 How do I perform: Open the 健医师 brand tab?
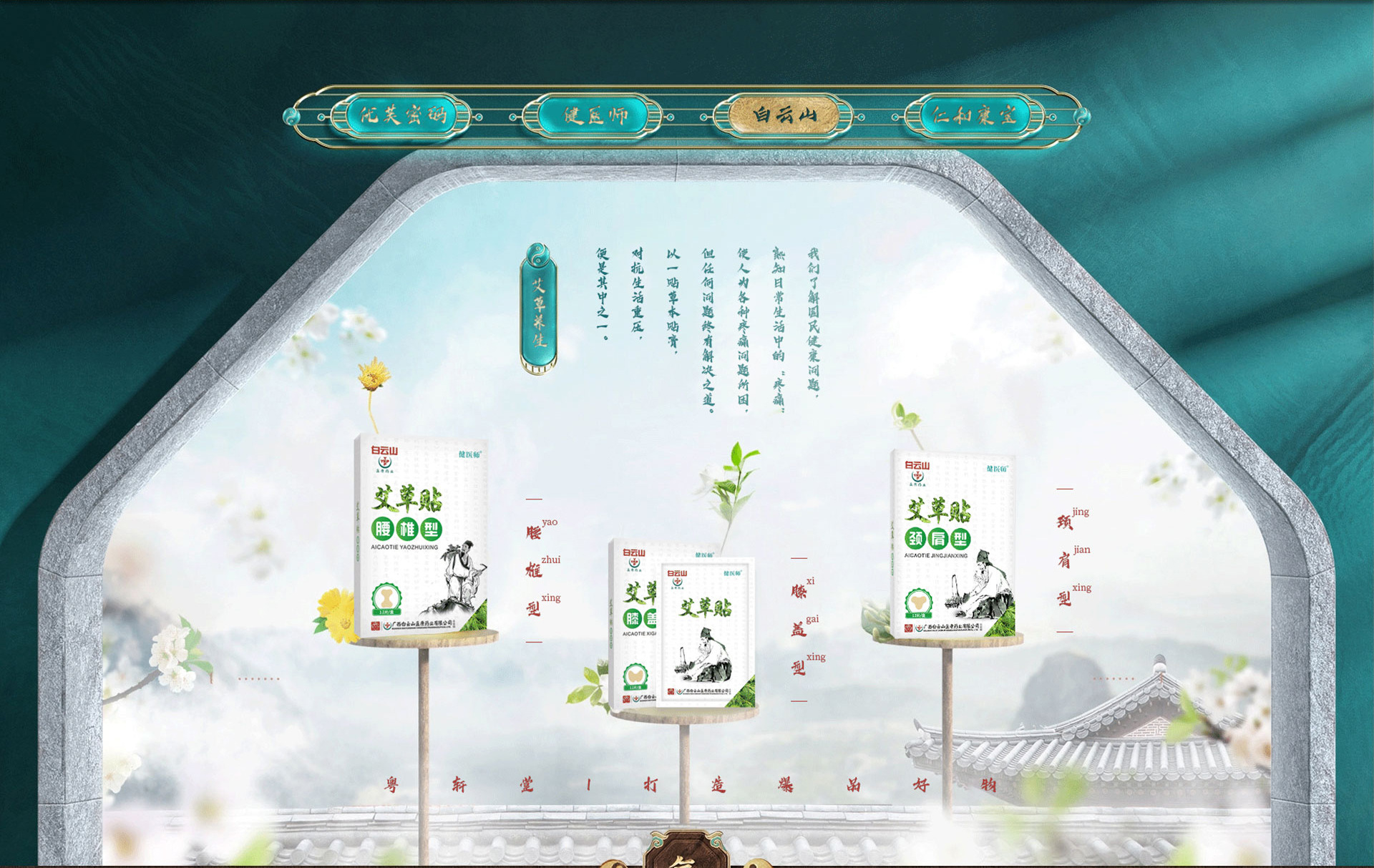tap(595, 115)
